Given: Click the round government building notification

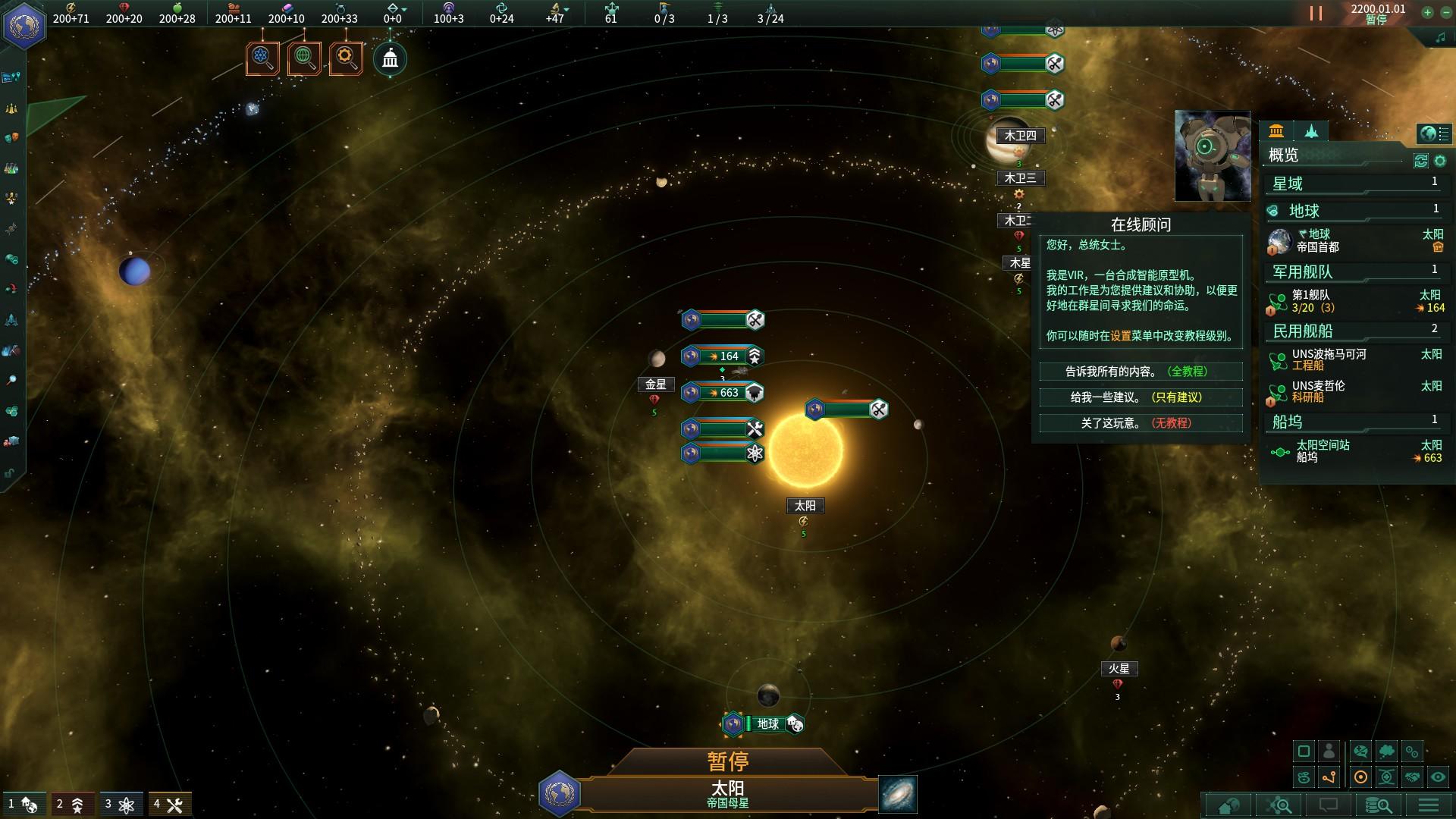Looking at the screenshot, I should coord(390,58).
